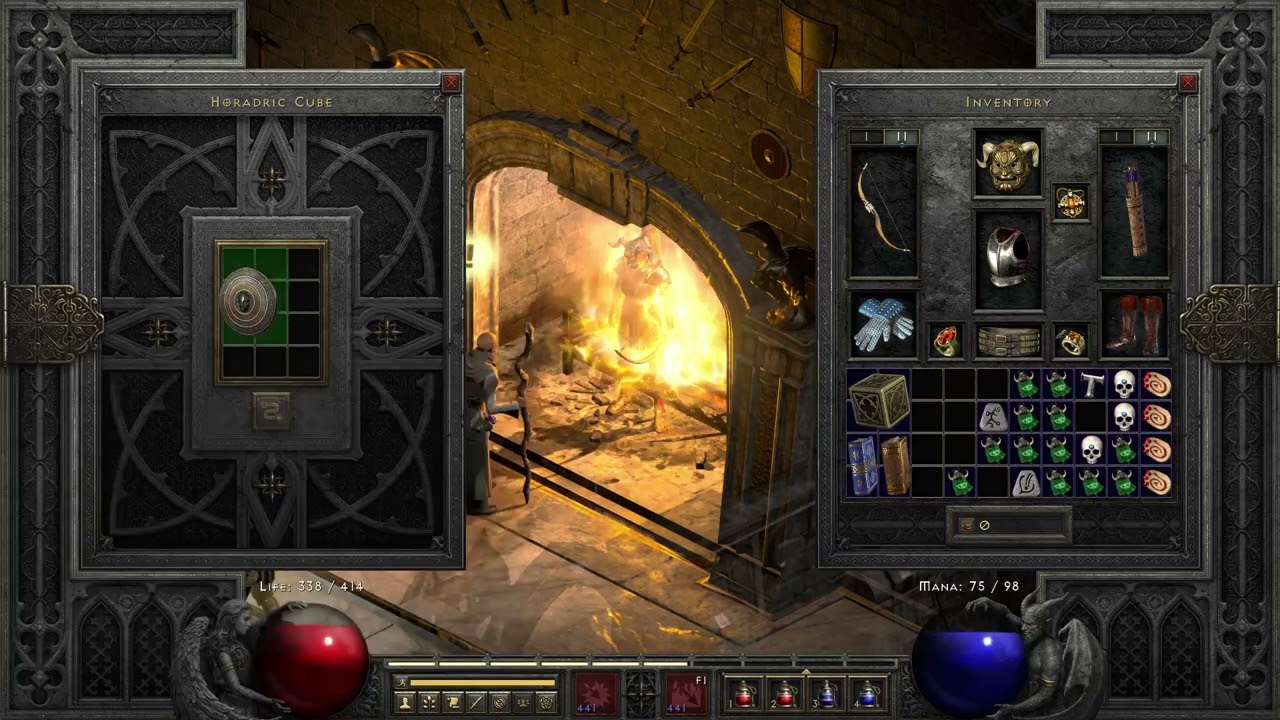
Task: Open the left mouse skill selector
Action: (597, 694)
